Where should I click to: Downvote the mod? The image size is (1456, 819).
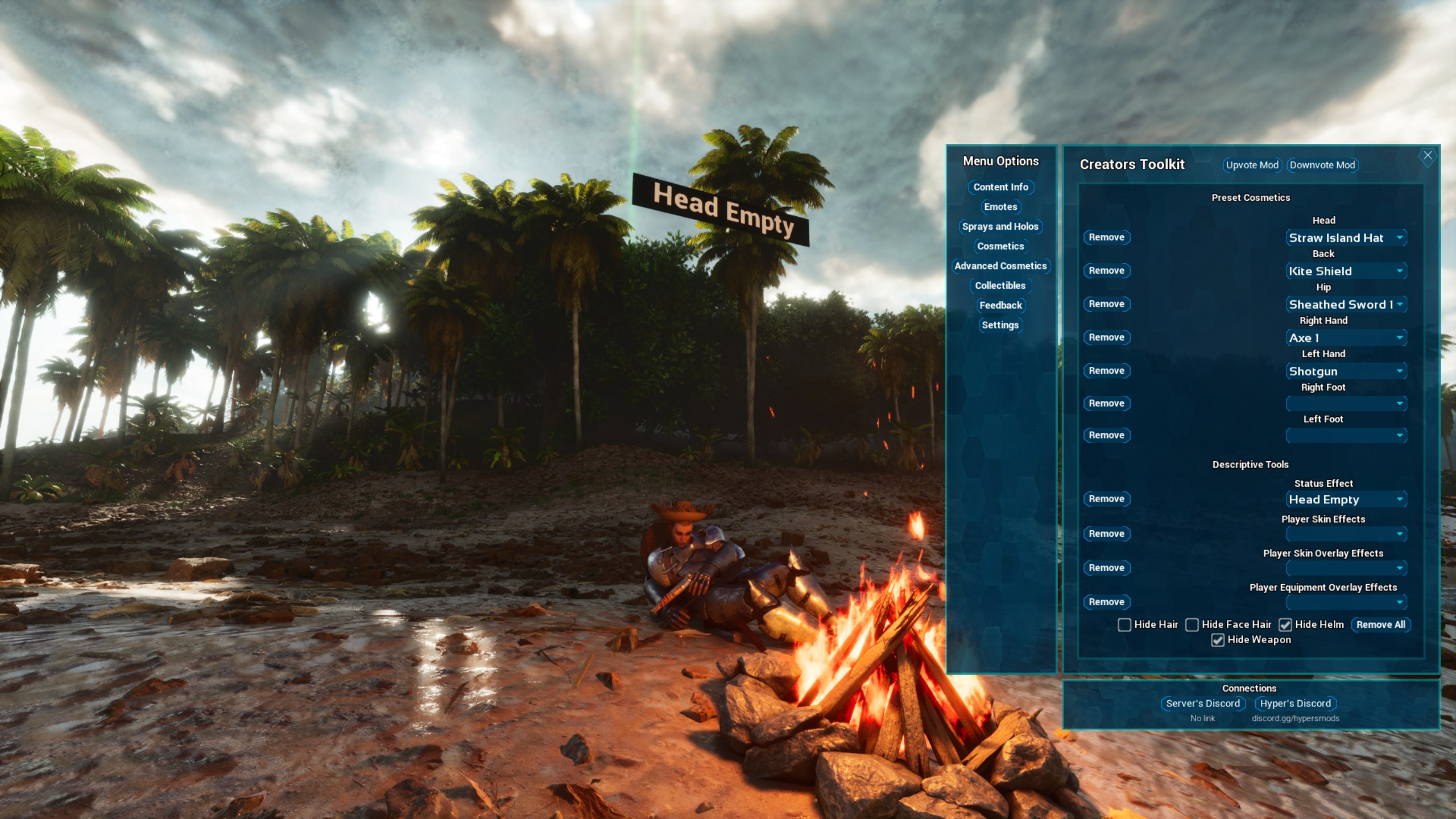pos(1322,165)
